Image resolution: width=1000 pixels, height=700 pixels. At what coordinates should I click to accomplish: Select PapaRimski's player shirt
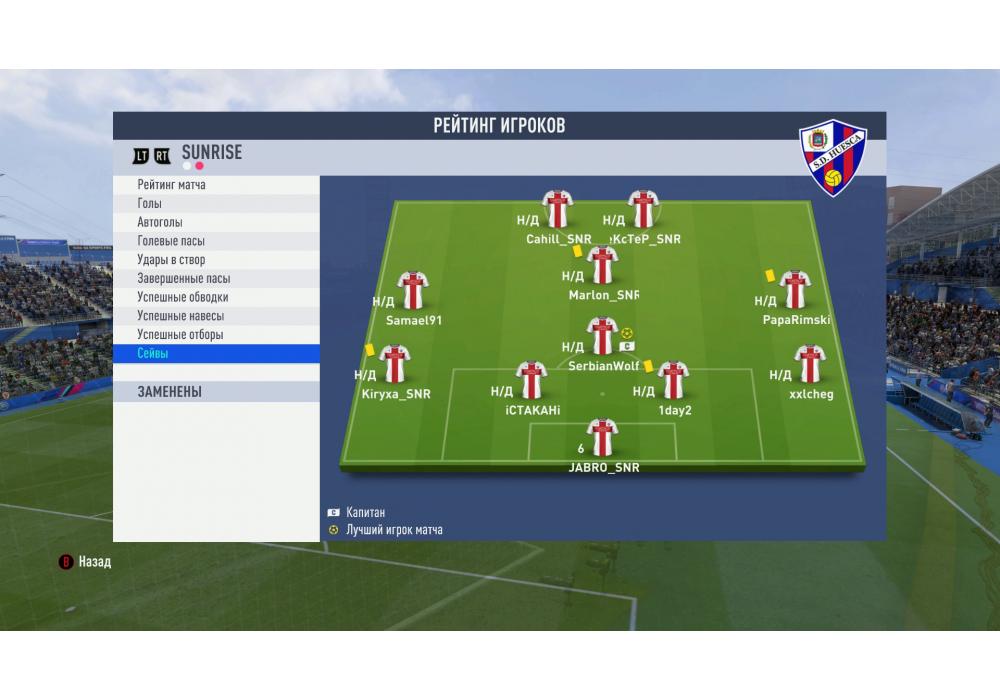click(x=795, y=290)
